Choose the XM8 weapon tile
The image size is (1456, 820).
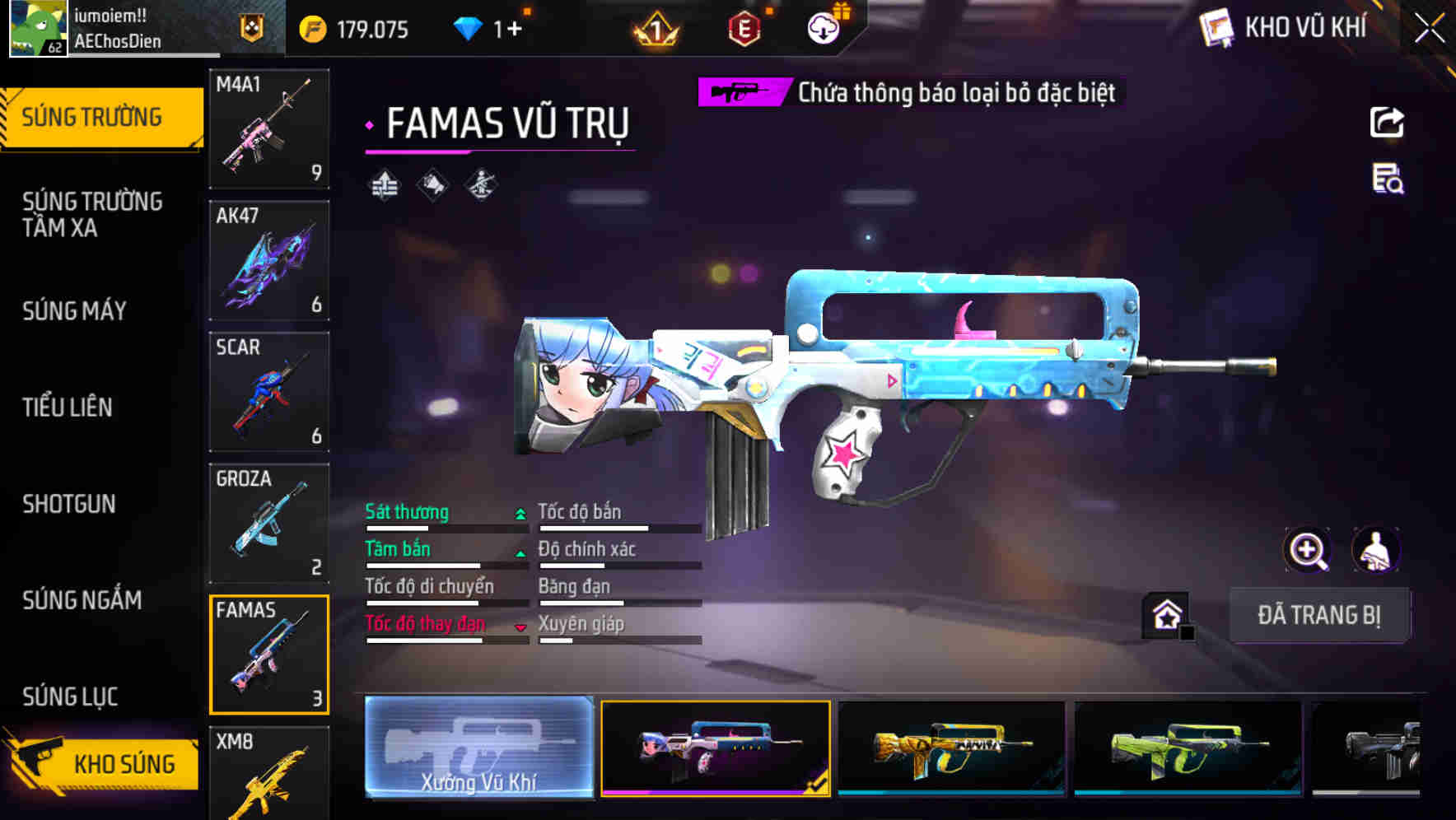269,774
